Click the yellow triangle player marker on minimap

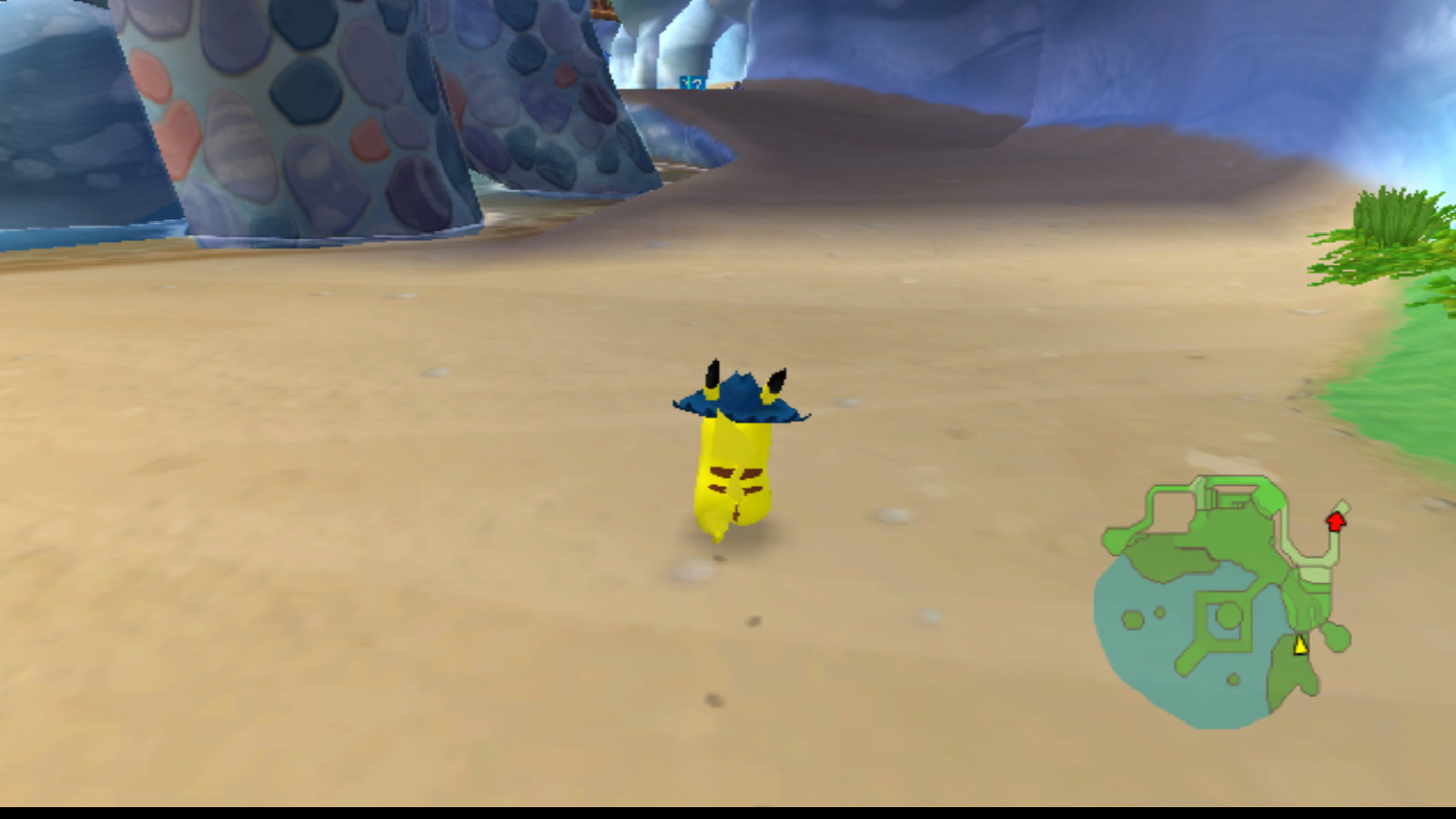(x=1299, y=644)
